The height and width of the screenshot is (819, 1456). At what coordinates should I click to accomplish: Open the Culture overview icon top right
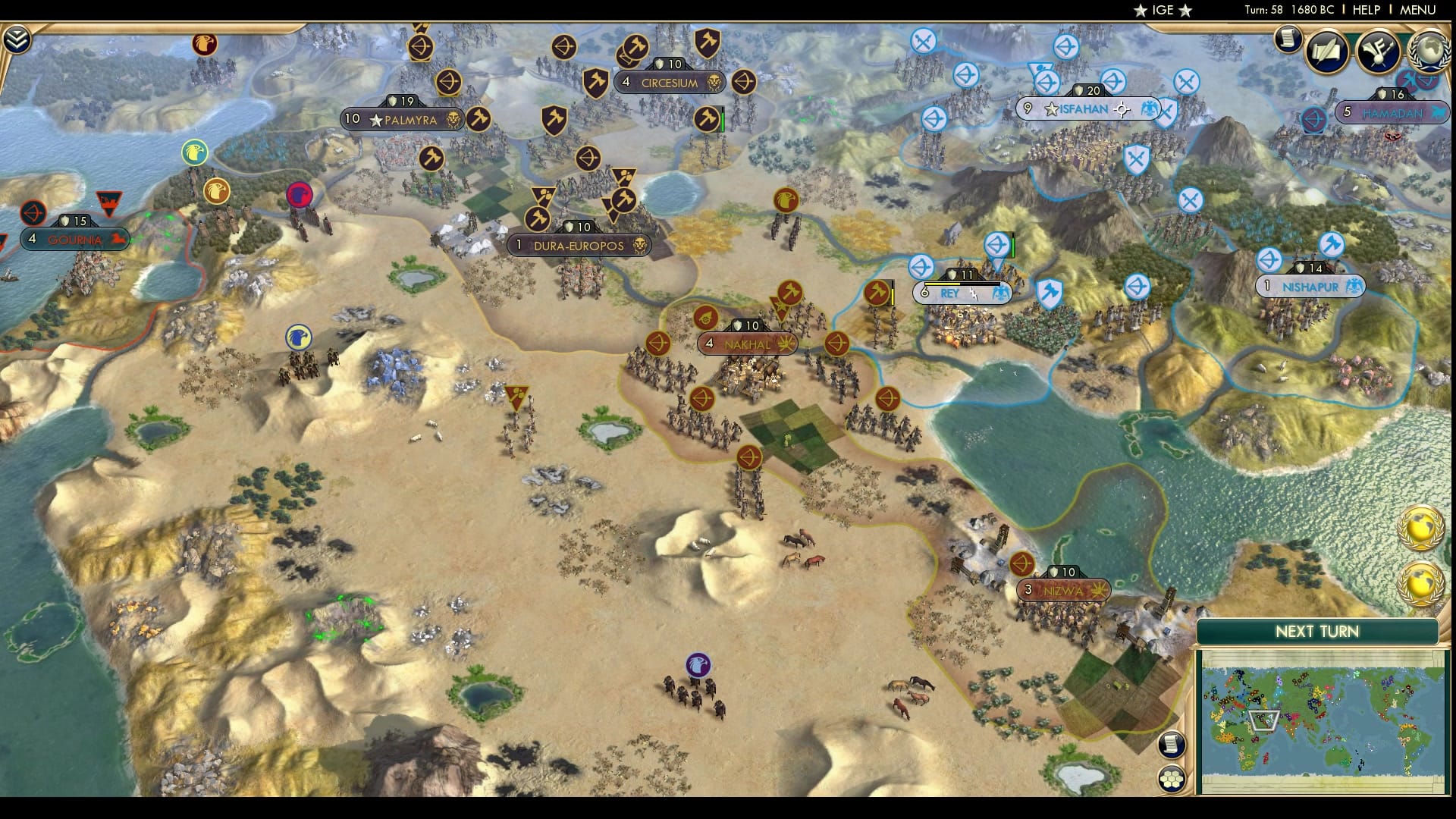(1378, 50)
